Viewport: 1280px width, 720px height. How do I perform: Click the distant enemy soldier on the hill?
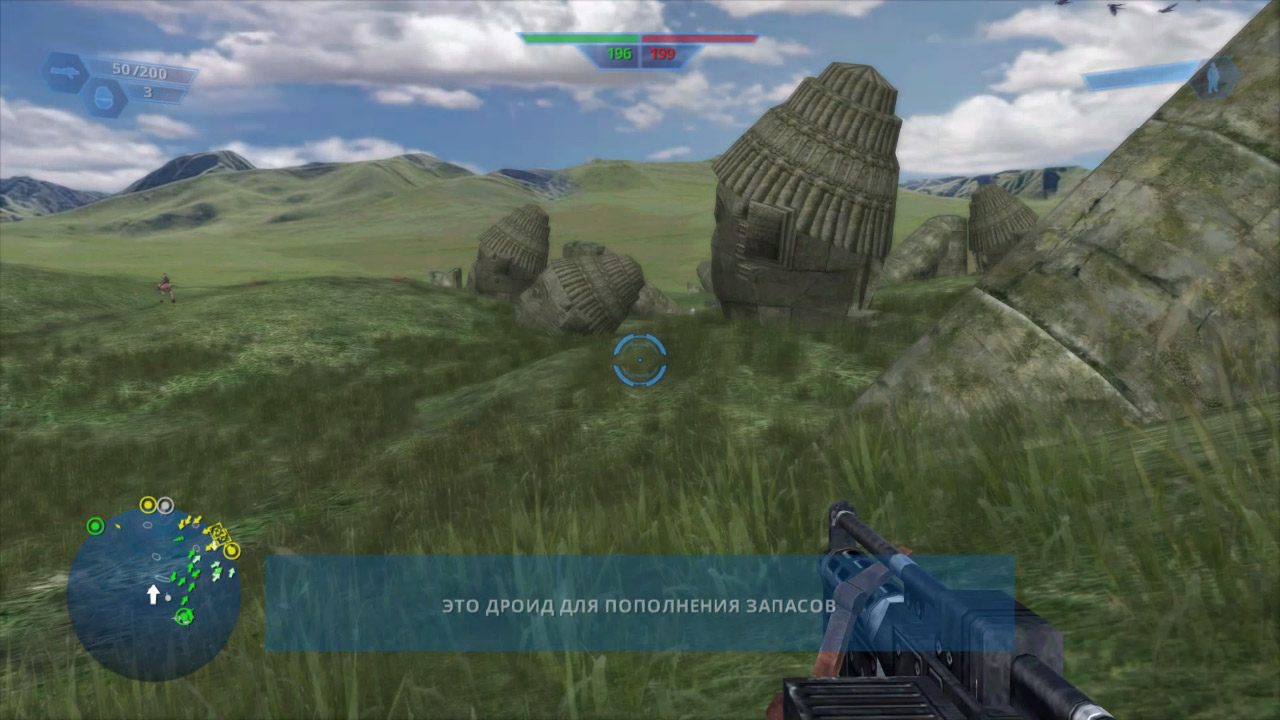coord(166,286)
